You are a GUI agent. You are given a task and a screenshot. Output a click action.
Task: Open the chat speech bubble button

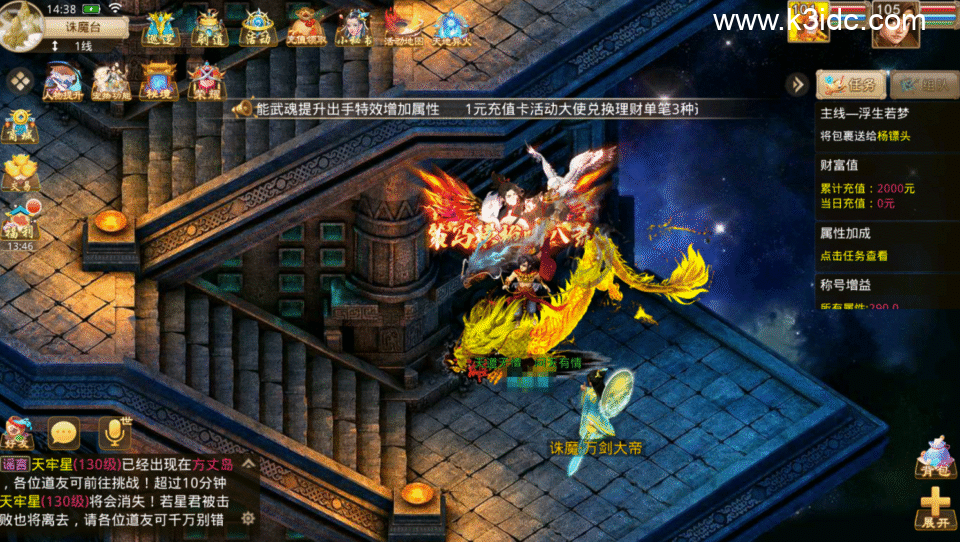coord(65,433)
